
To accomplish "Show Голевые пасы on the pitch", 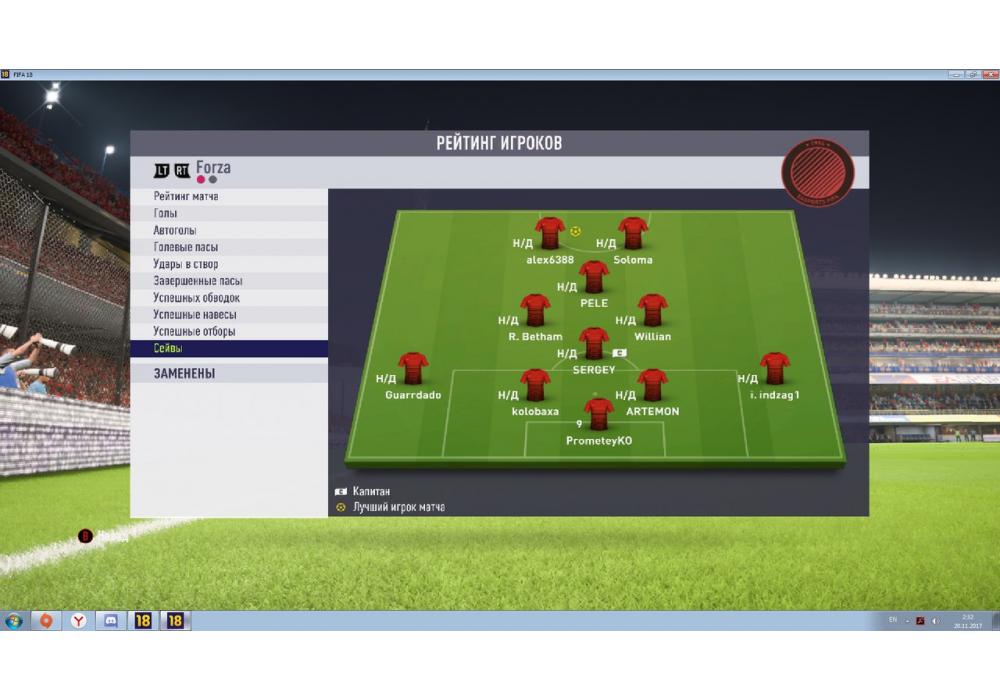I will click(x=186, y=247).
